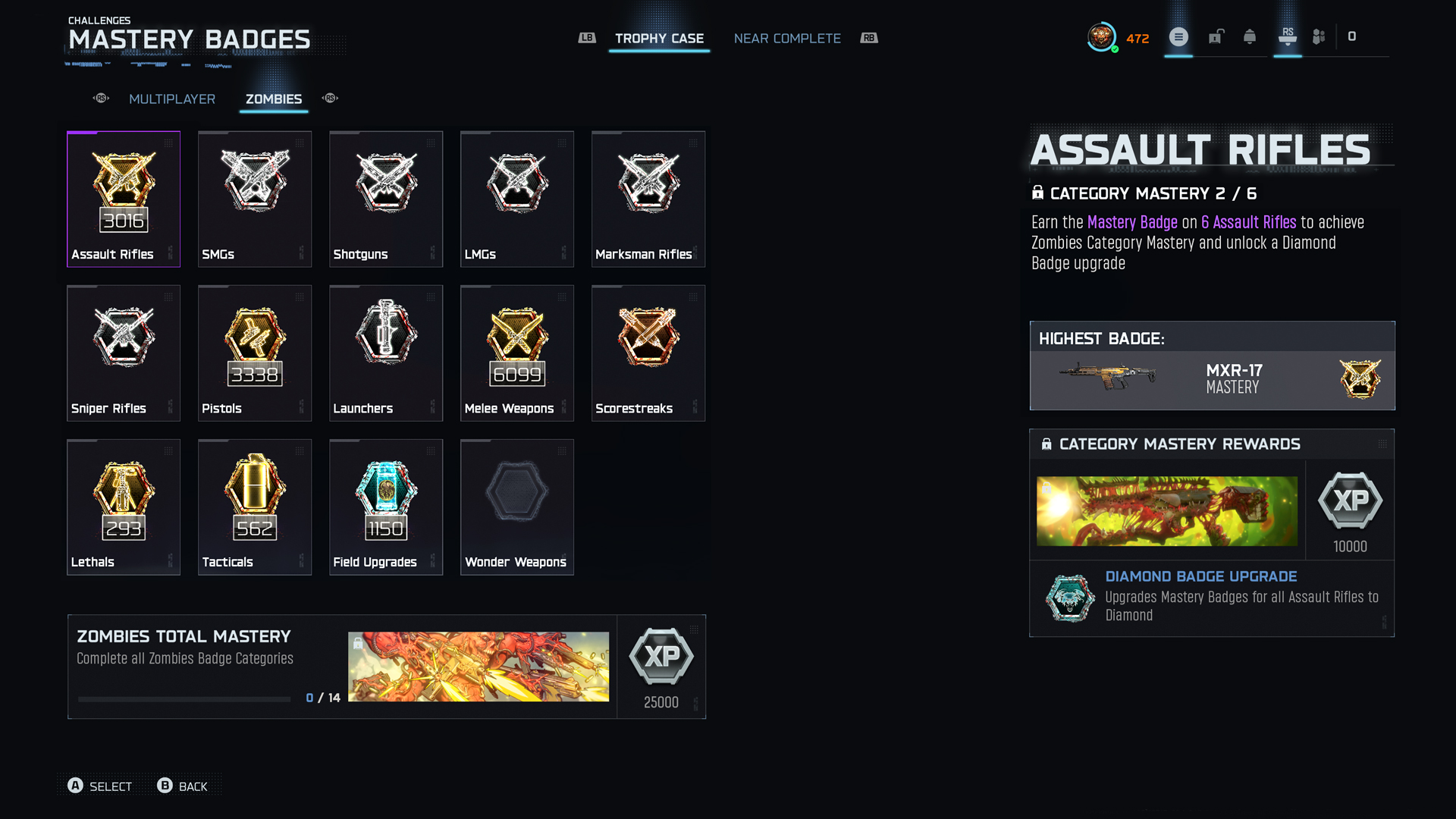Viewport: 1456px width, 819px height.
Task: Open Marksman Rifles badge category
Action: (648, 199)
